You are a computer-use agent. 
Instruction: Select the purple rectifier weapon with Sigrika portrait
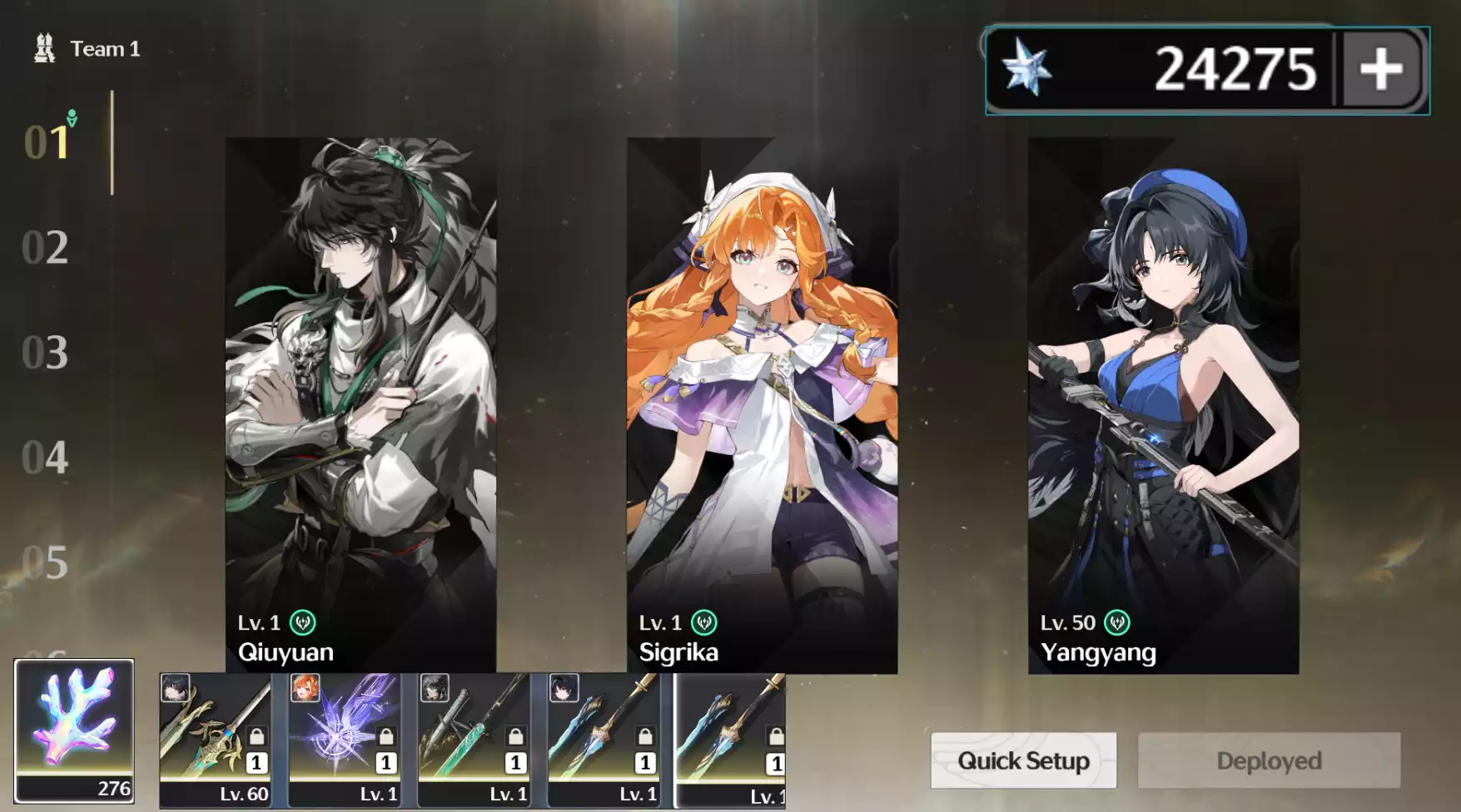pos(345,740)
